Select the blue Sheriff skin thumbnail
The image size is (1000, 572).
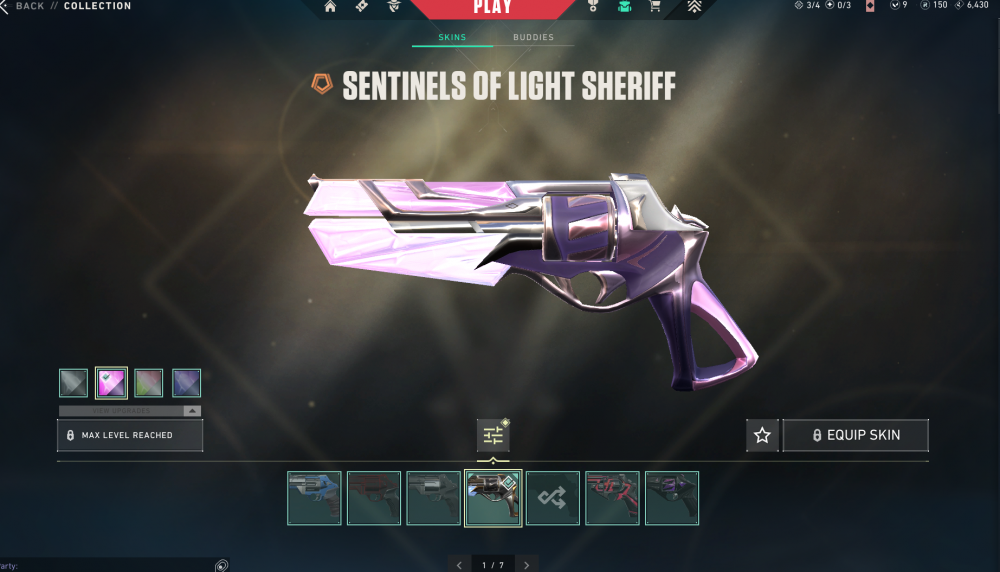pyautogui.click(x=314, y=498)
